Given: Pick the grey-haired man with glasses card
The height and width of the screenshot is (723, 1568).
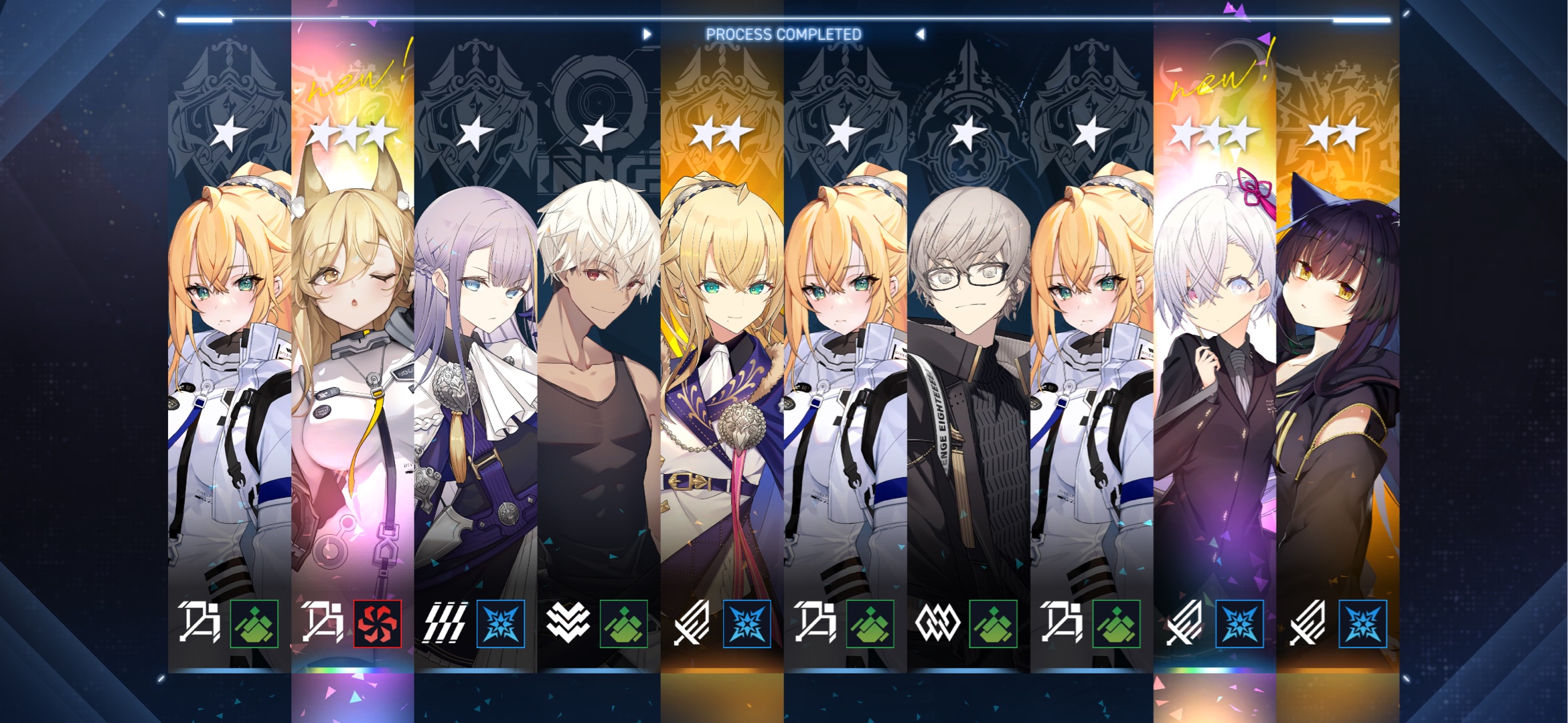Looking at the screenshot, I should click(x=968, y=348).
